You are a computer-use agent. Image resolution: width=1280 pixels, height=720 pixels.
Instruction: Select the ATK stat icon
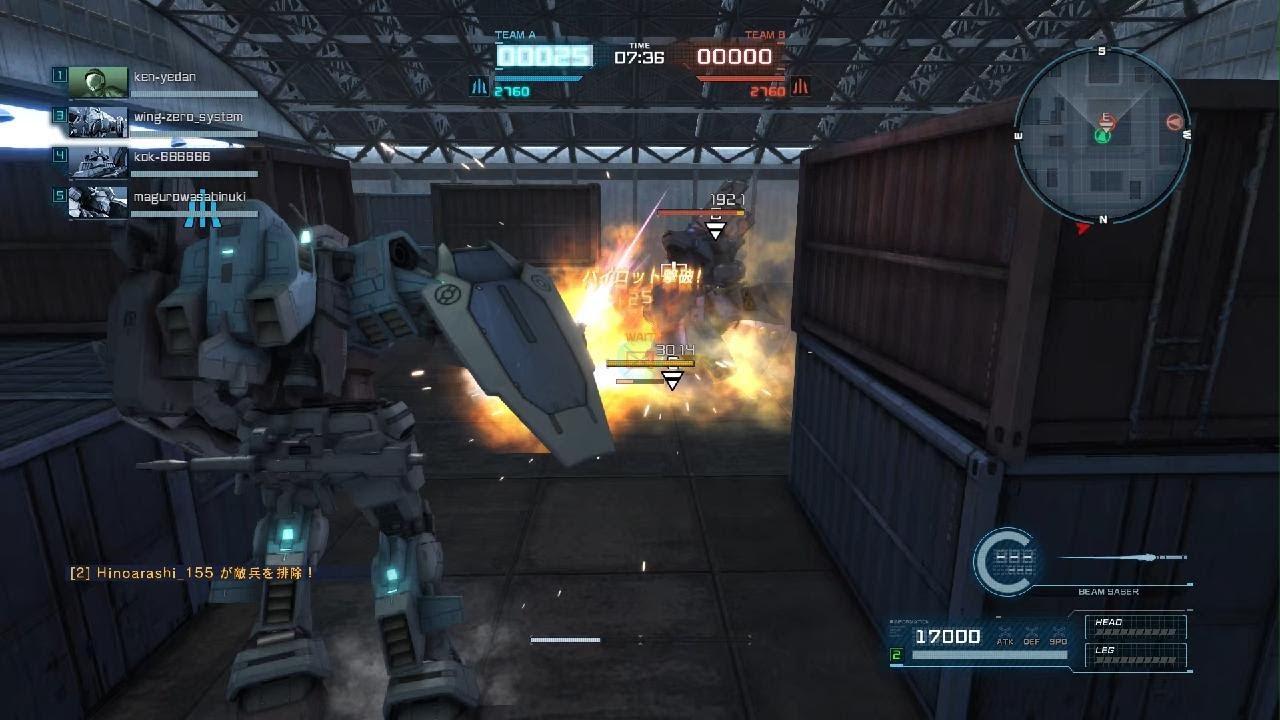(1007, 635)
